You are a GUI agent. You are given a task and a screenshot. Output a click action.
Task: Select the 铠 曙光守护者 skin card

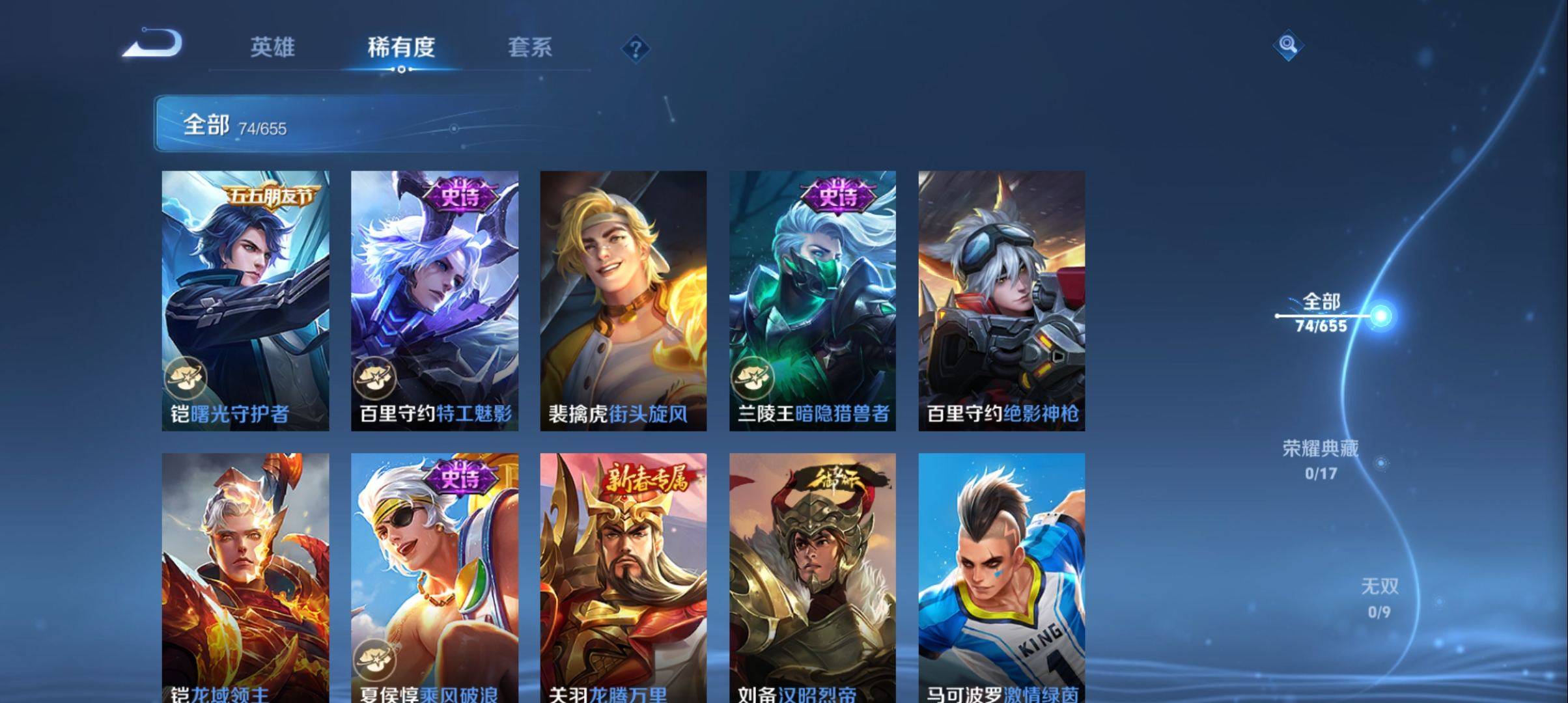245,300
